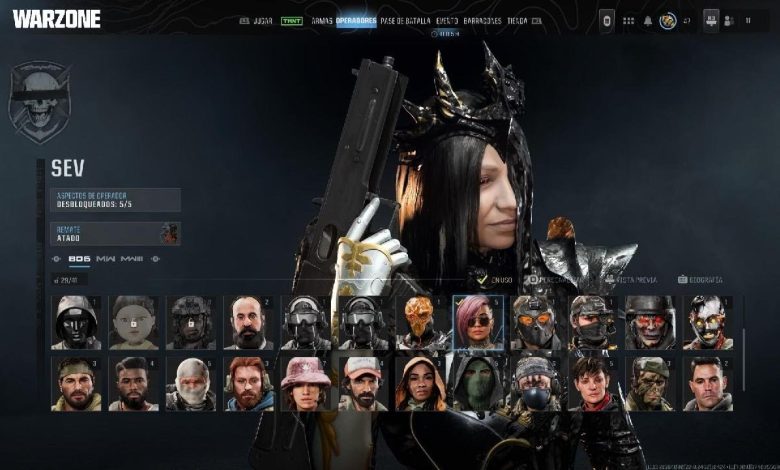
Task: Open the PASE DE BATALLA tab
Action: [x=404, y=20]
